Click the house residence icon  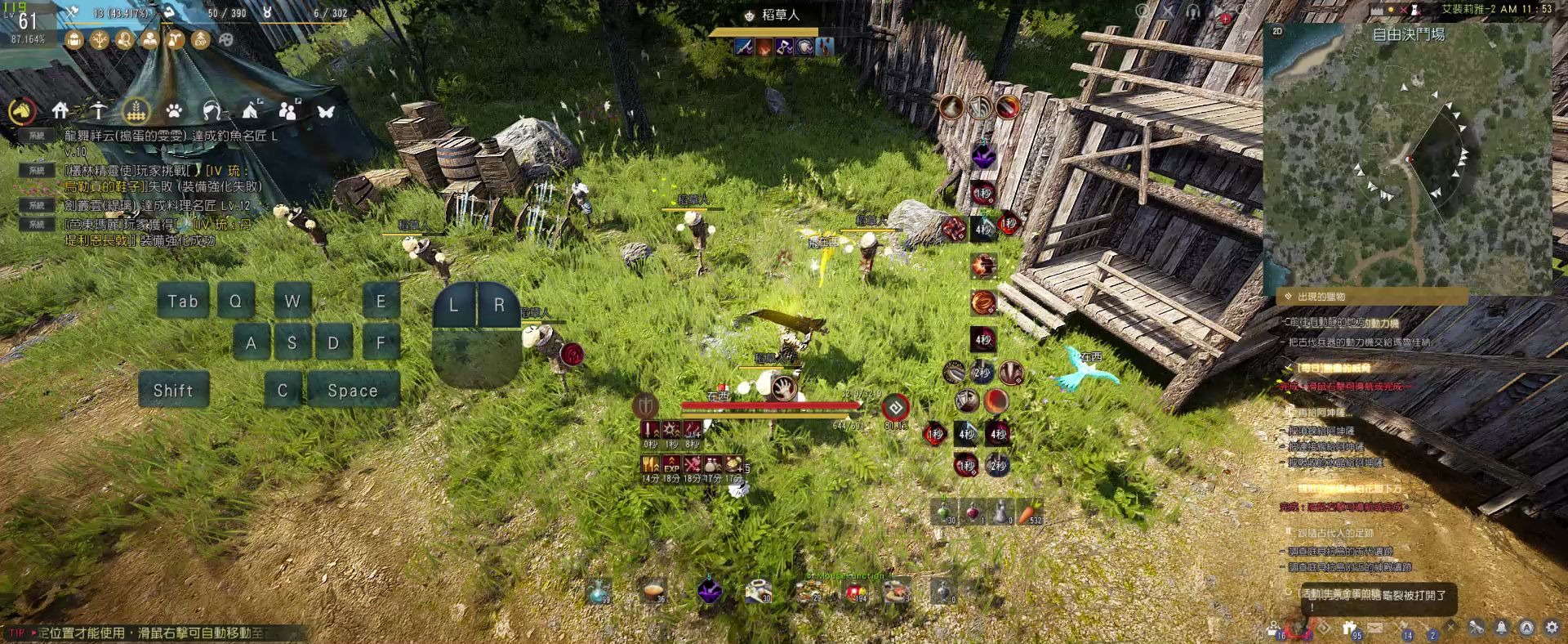tap(60, 110)
